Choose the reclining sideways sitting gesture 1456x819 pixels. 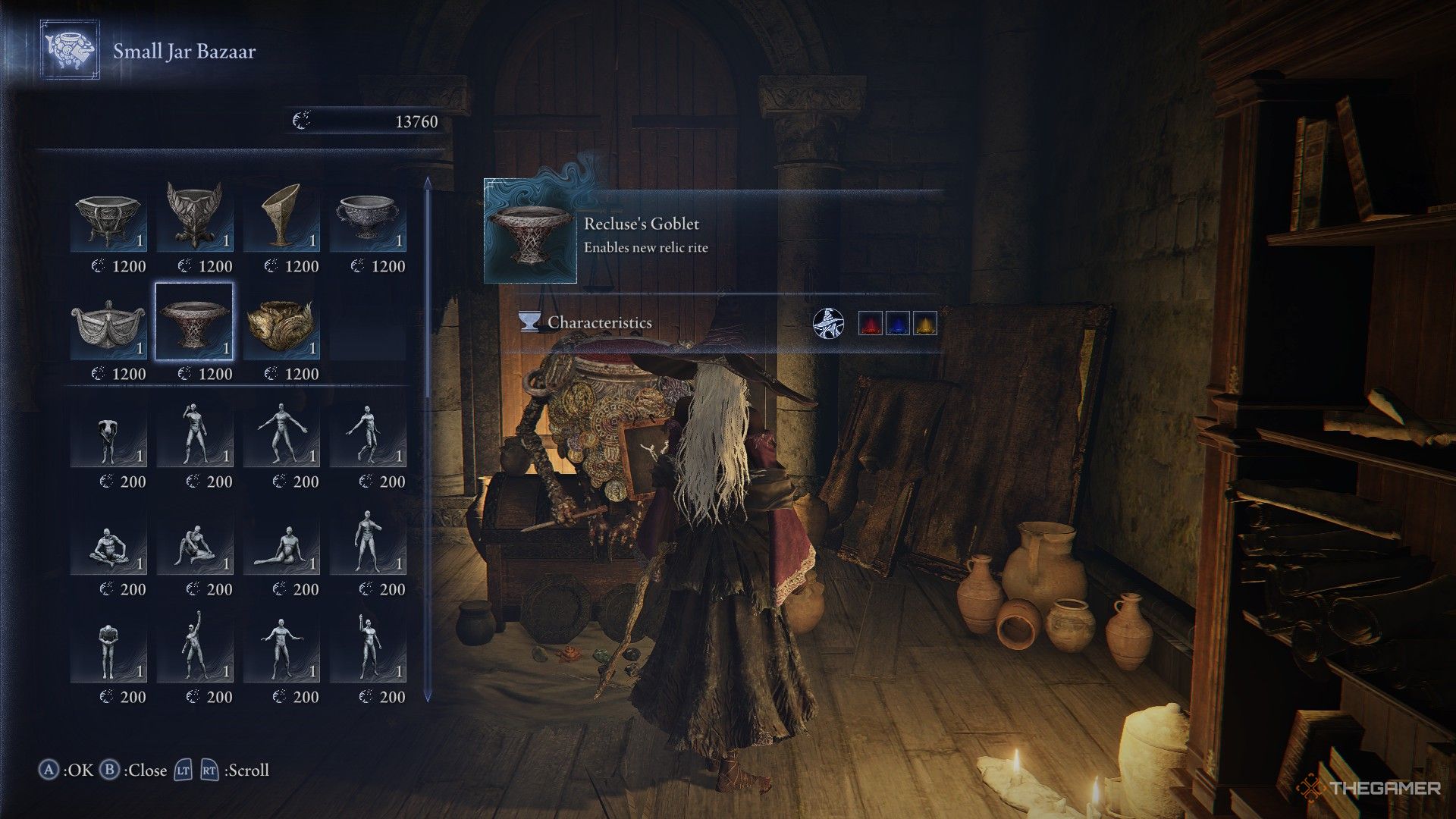pos(281,543)
